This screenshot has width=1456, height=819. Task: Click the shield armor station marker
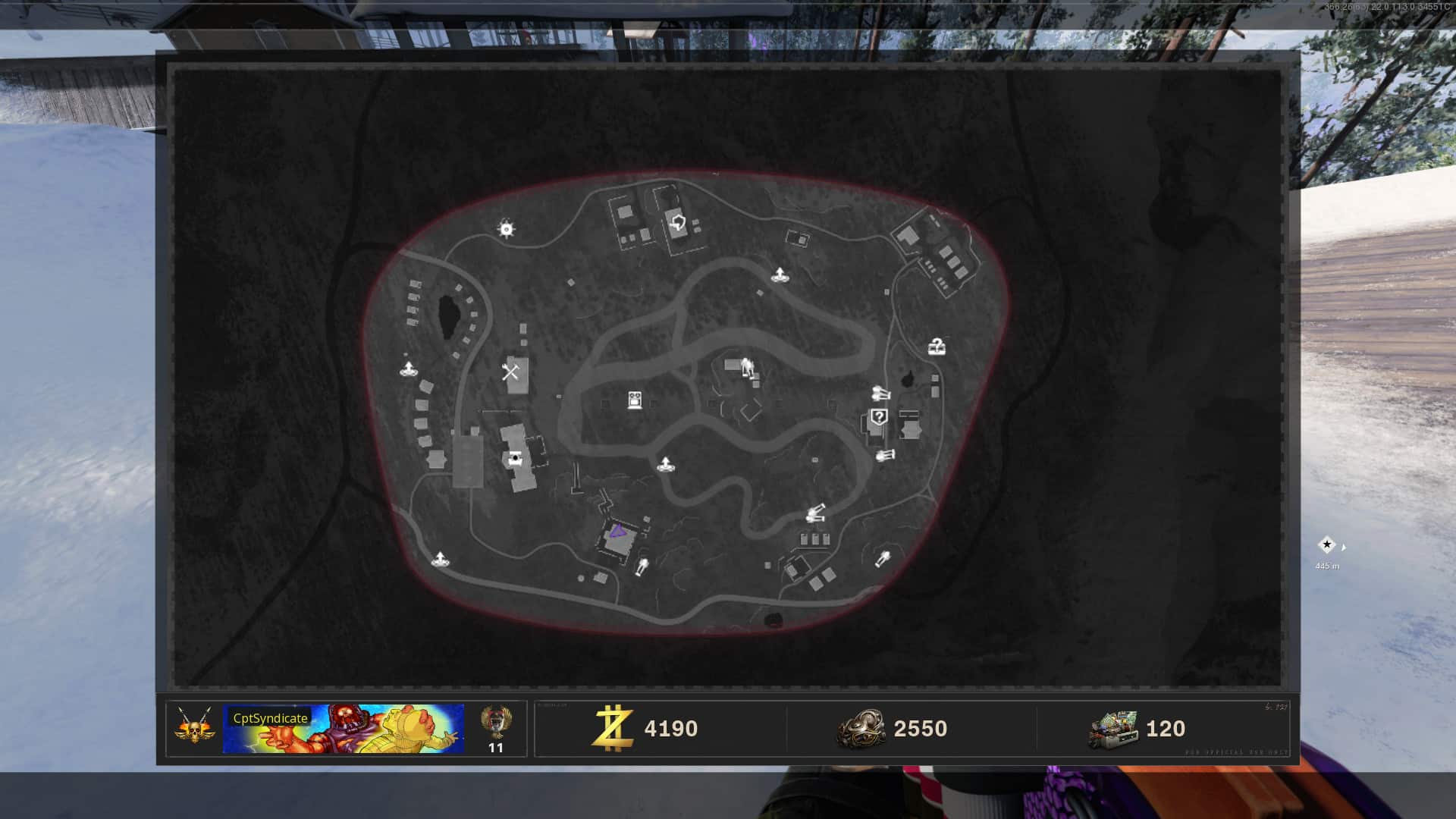pyautogui.click(x=678, y=223)
